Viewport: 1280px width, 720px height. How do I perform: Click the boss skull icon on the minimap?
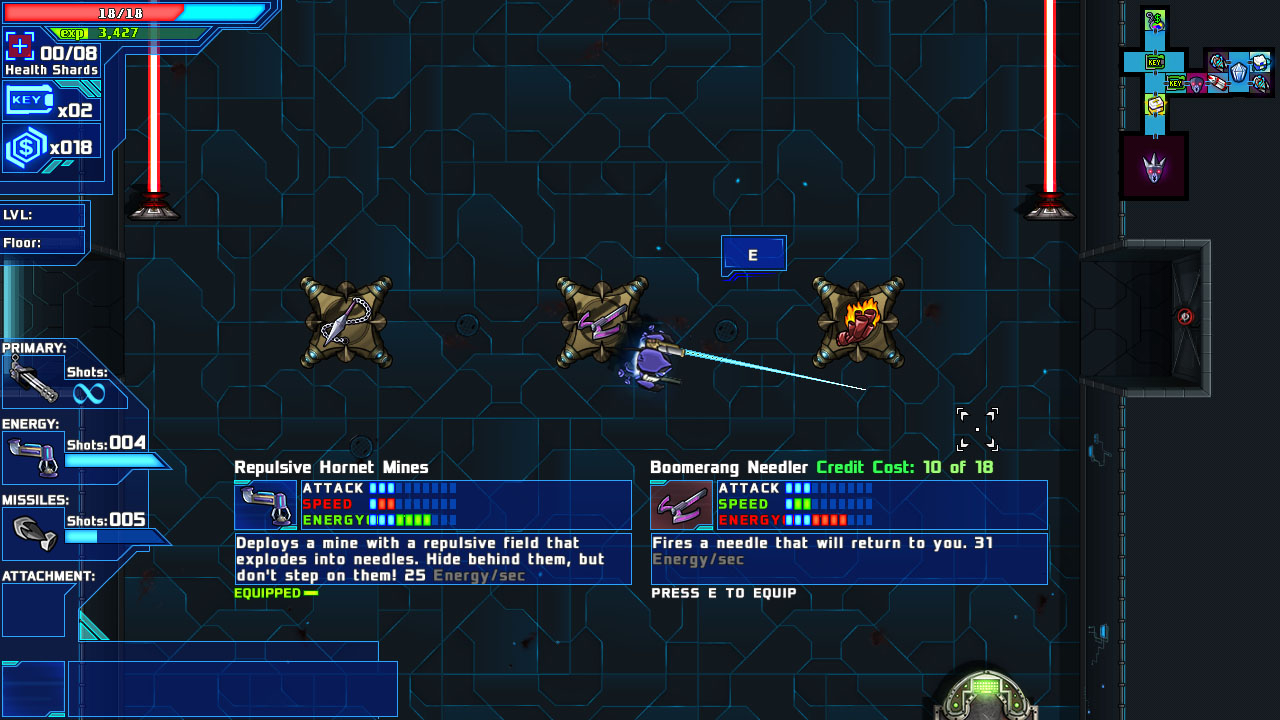(1153, 166)
